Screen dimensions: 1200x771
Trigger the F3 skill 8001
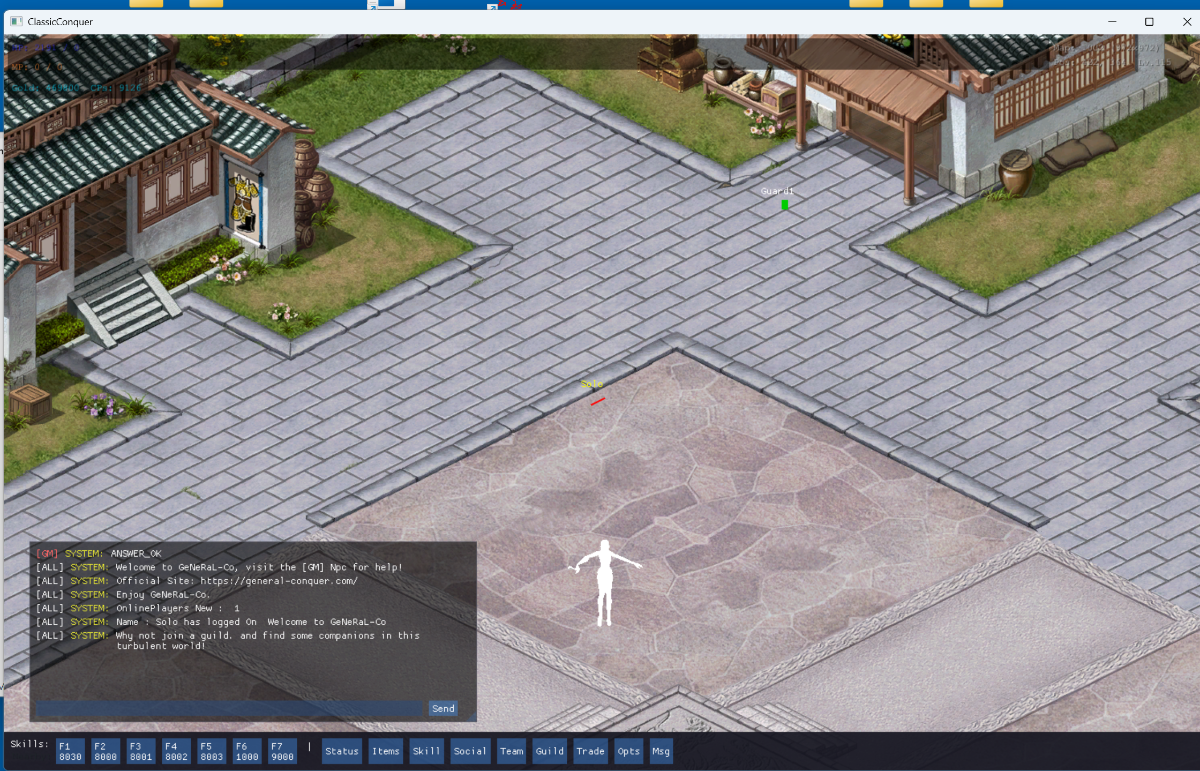point(139,751)
